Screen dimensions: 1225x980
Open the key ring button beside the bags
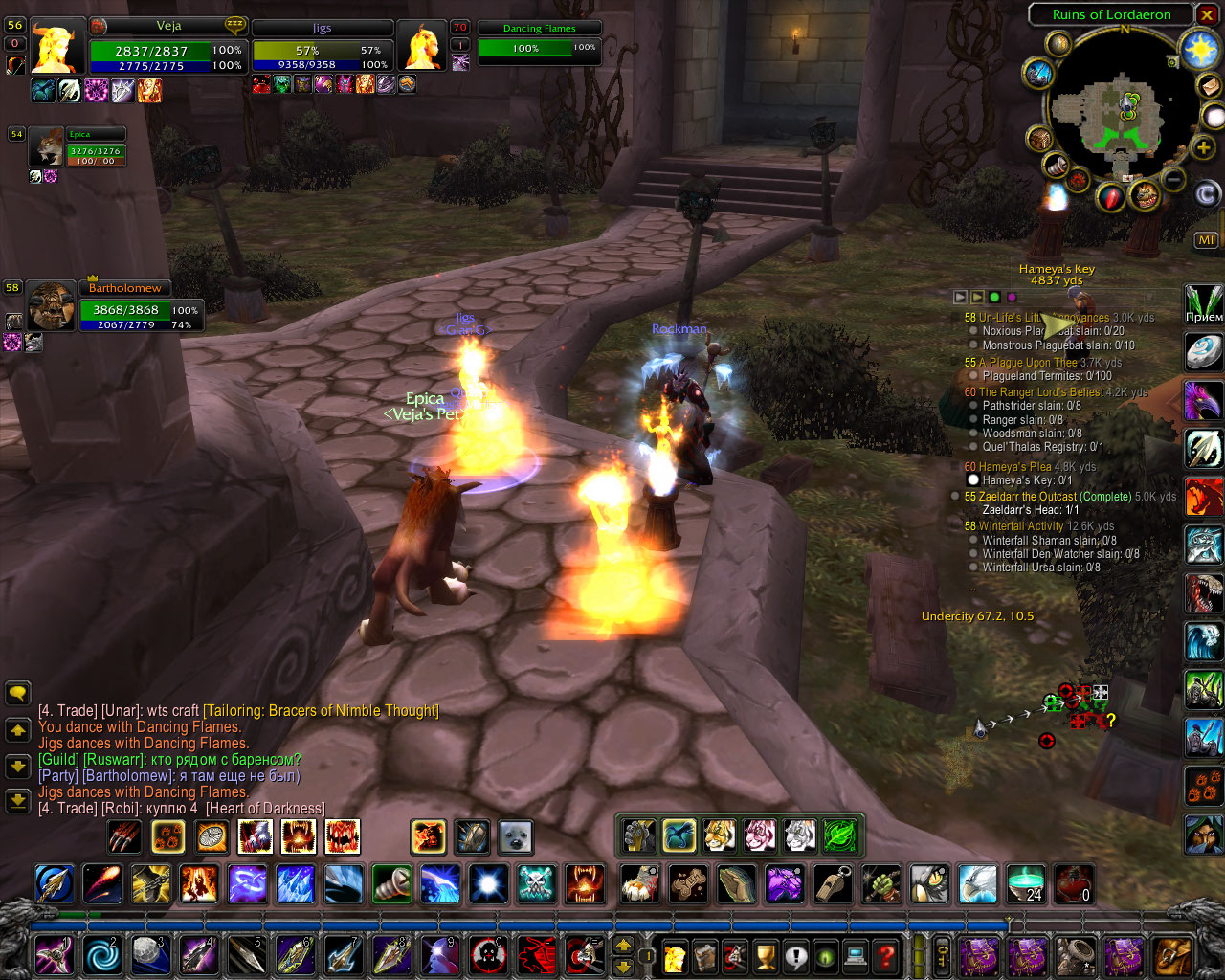(x=943, y=955)
